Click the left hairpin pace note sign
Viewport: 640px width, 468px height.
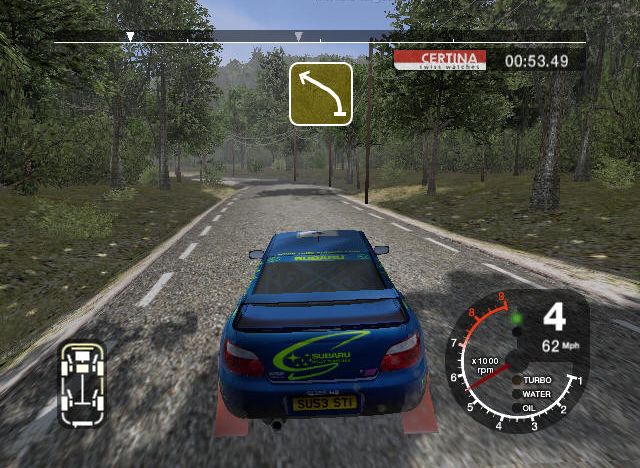[321, 94]
